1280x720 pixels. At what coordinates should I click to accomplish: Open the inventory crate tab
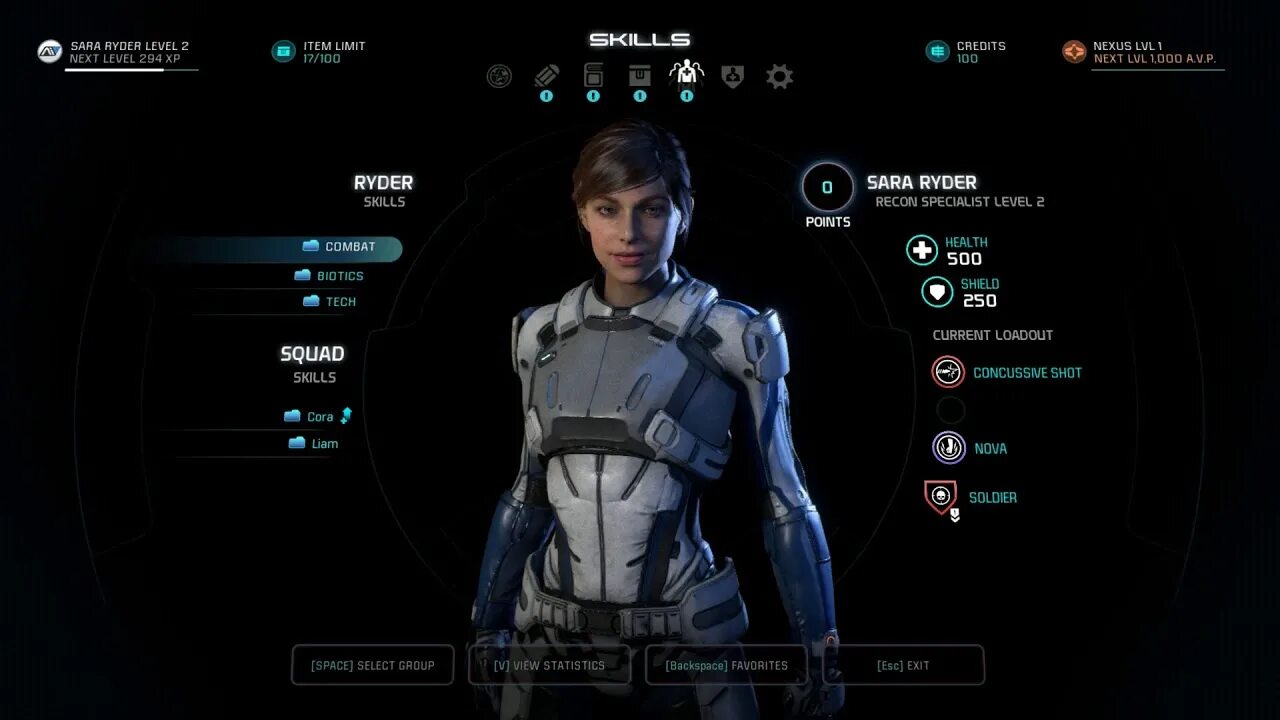pyautogui.click(x=640, y=76)
